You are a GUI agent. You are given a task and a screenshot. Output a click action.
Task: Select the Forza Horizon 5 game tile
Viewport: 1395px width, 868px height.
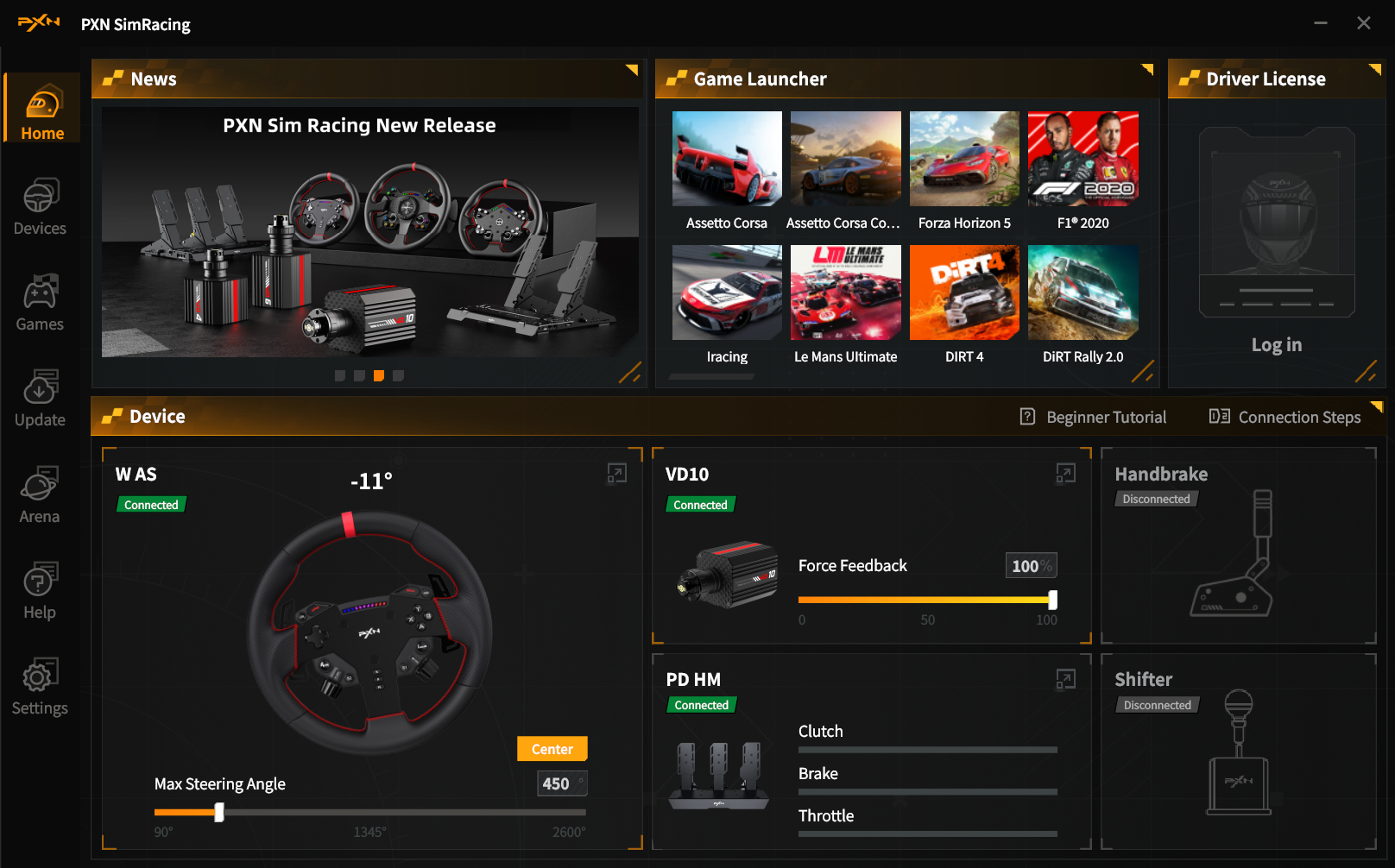(x=964, y=159)
